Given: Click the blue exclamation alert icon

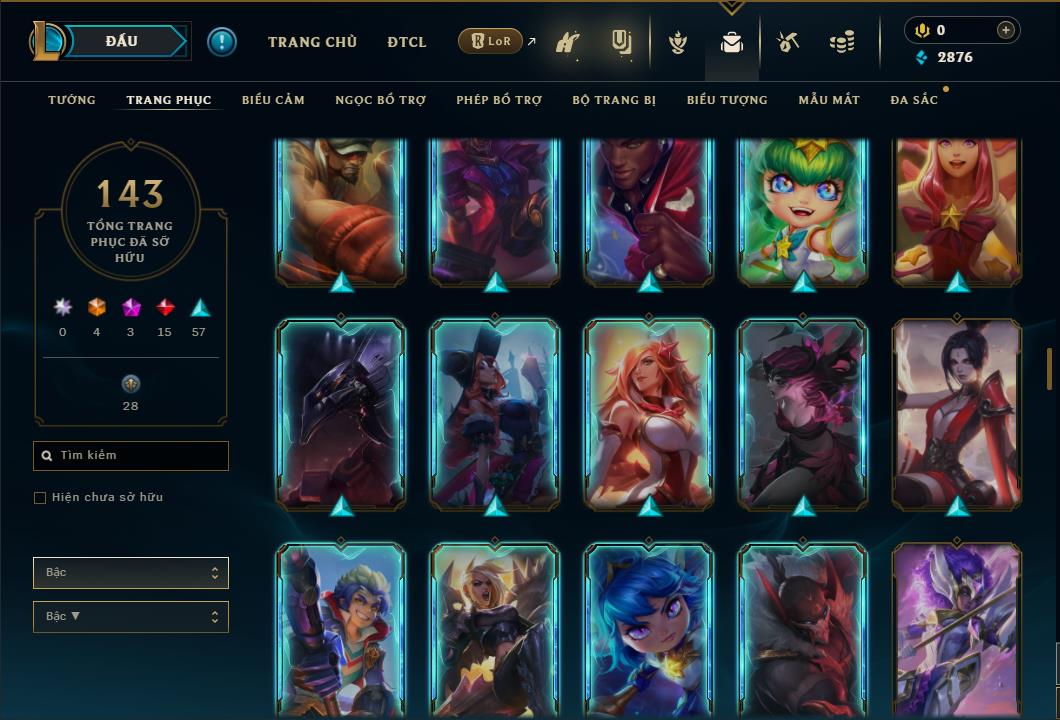Looking at the screenshot, I should click(222, 42).
